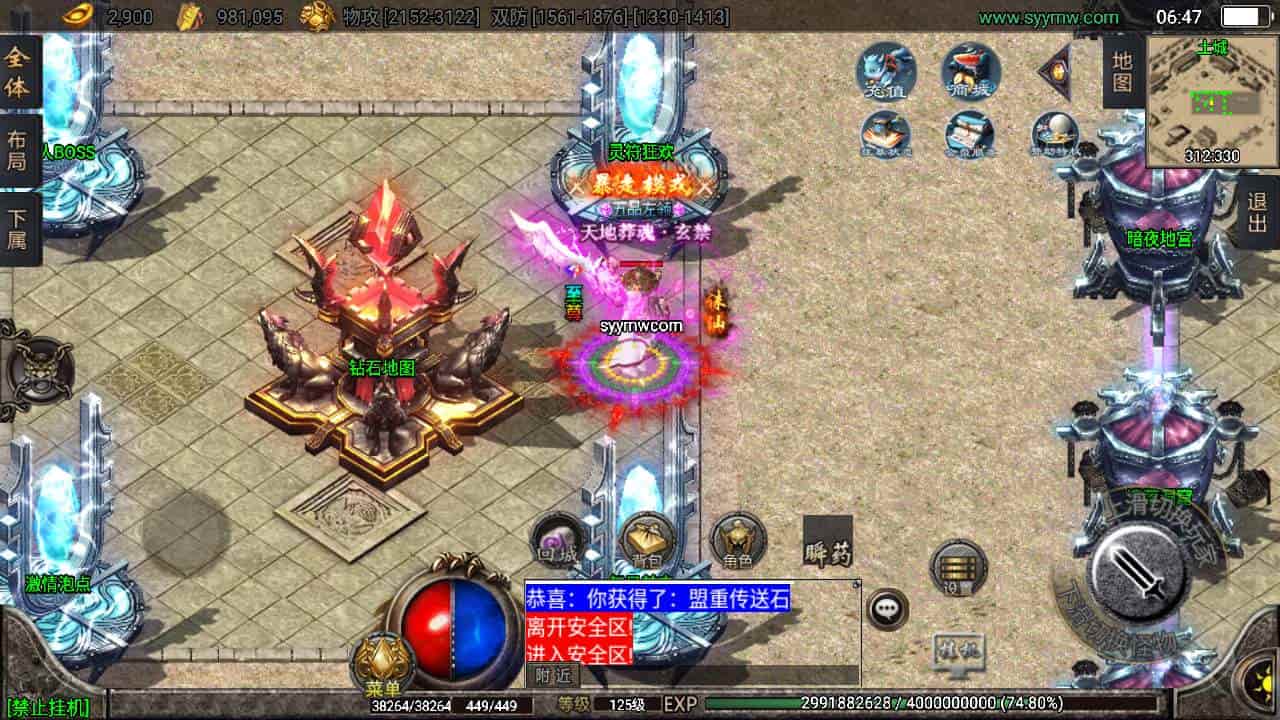
Task: Open the round skull-and-swords emblem button
Action: click(x=38, y=370)
